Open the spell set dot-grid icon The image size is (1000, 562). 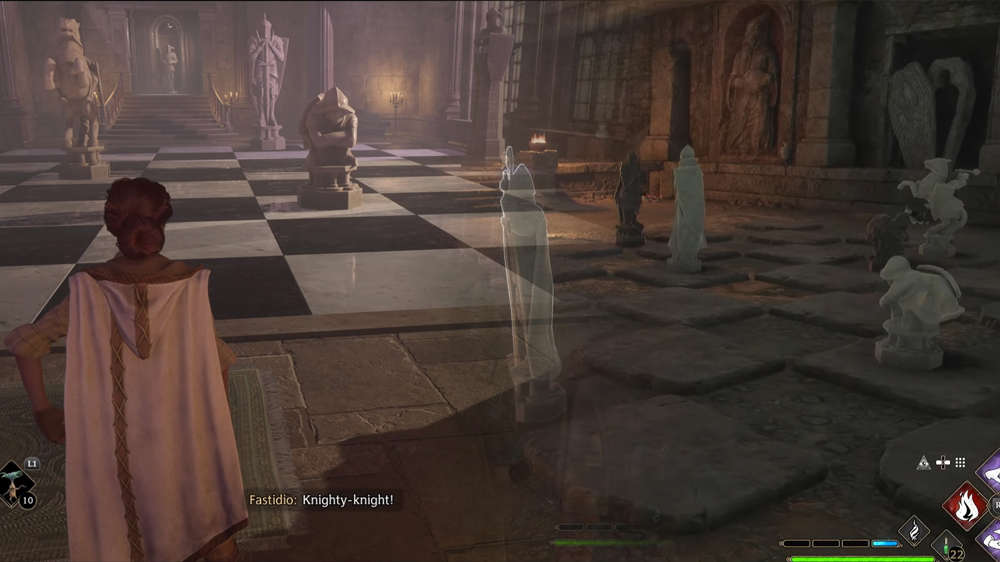[961, 463]
